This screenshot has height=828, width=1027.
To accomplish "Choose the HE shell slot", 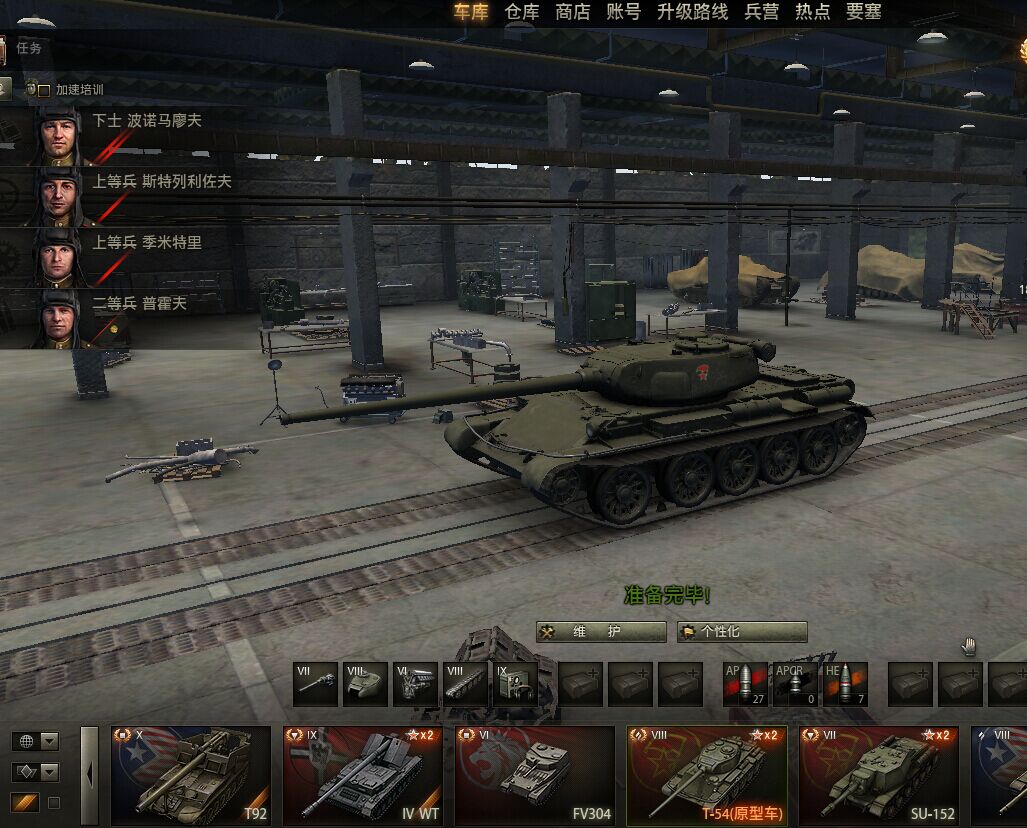I will click(x=845, y=684).
